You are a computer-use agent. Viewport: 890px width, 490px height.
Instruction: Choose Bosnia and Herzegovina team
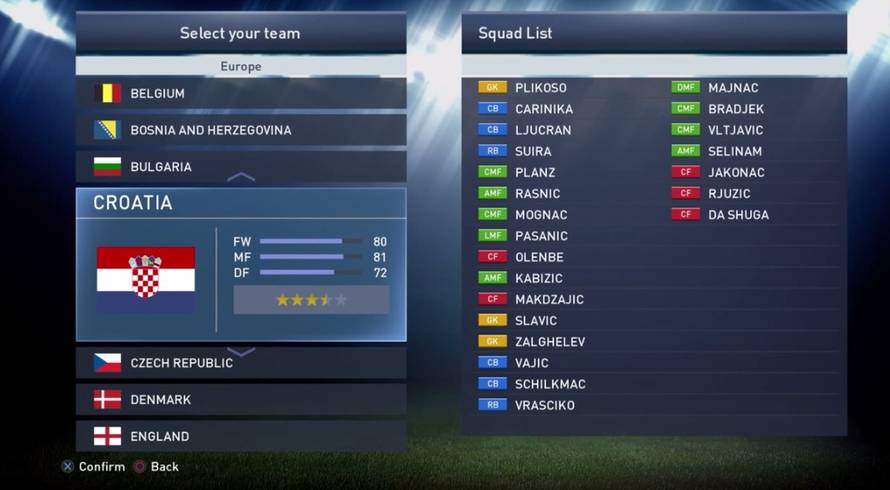click(240, 130)
